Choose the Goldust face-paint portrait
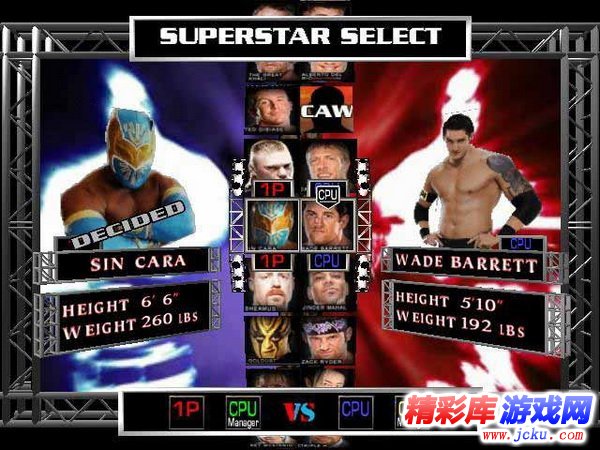 pyautogui.click(x=271, y=335)
